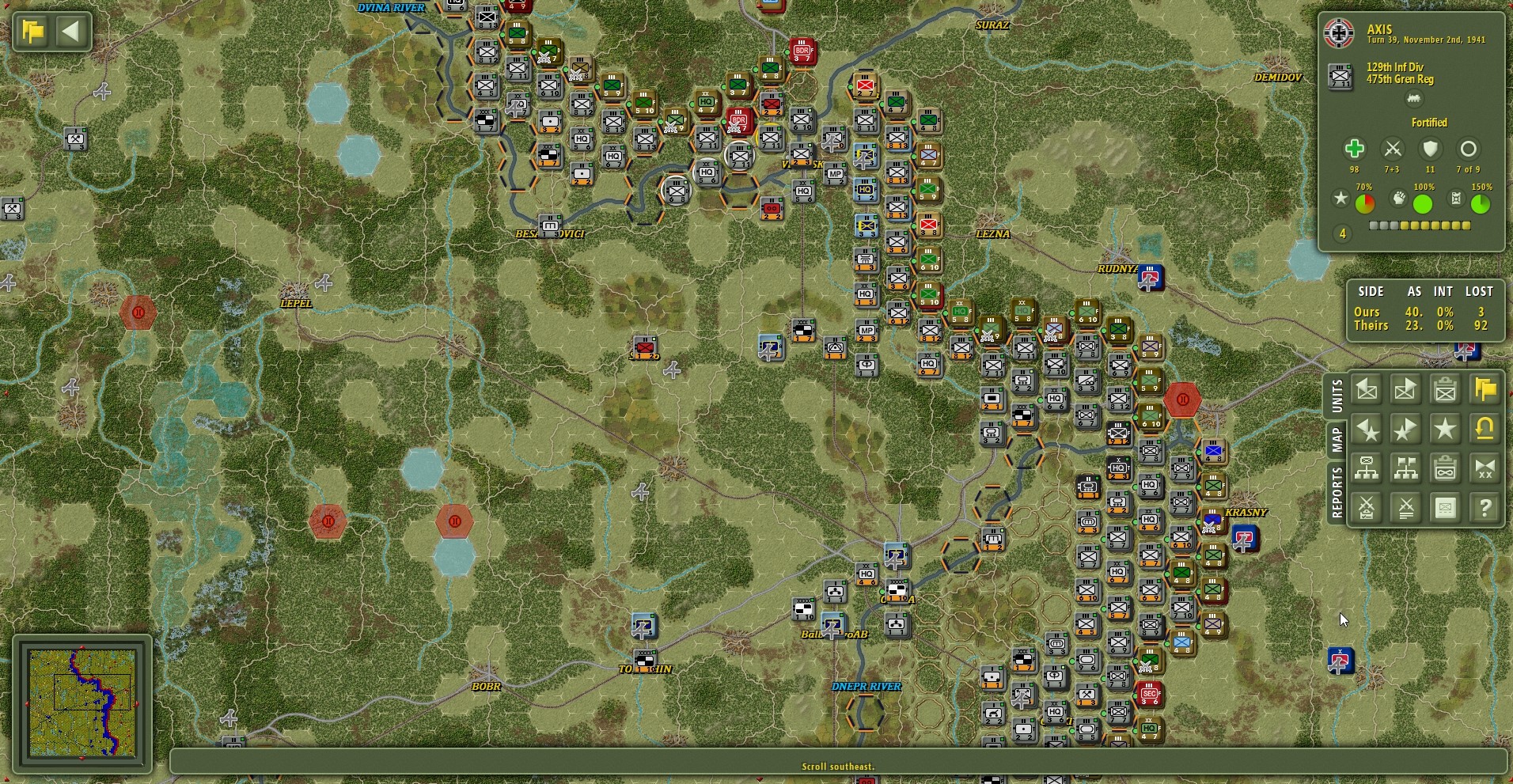Click the minimap overview in bottom left

pos(85,704)
